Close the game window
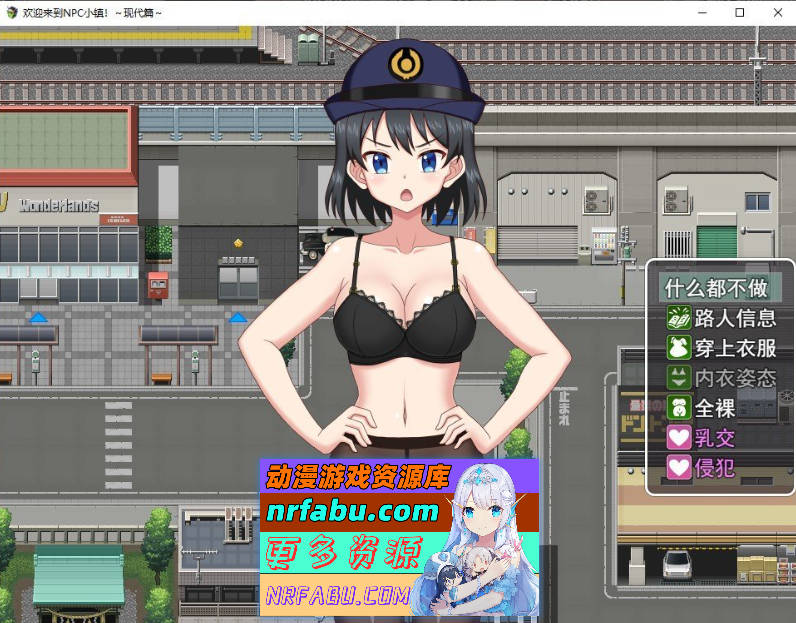The width and height of the screenshot is (796, 623). click(774, 12)
